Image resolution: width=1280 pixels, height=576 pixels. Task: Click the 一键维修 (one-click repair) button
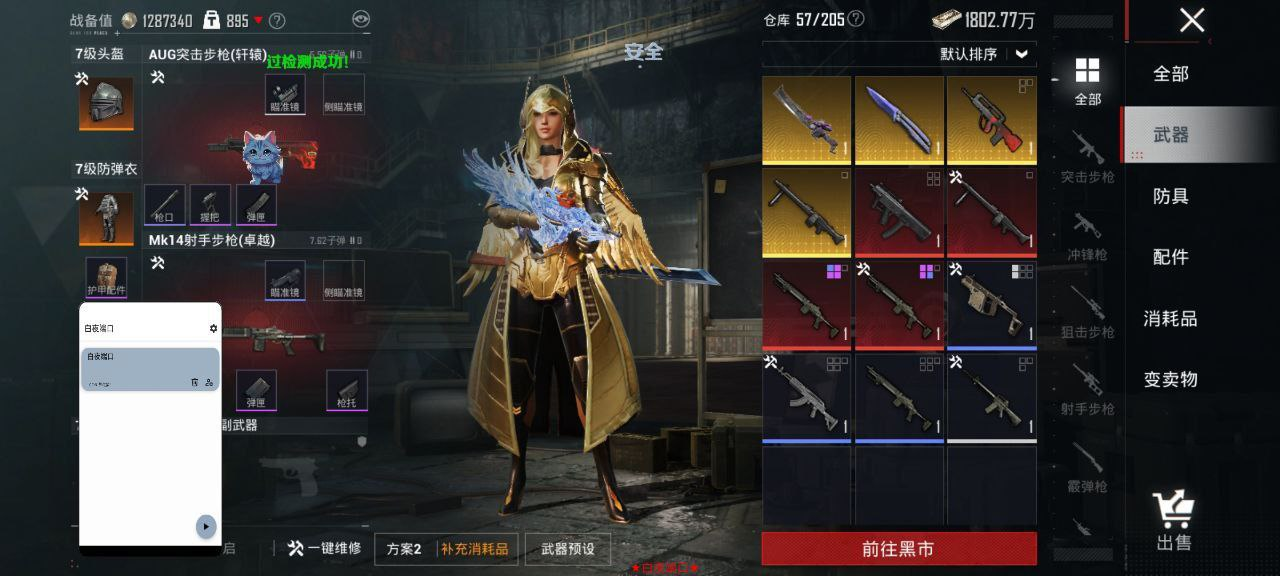coord(324,549)
